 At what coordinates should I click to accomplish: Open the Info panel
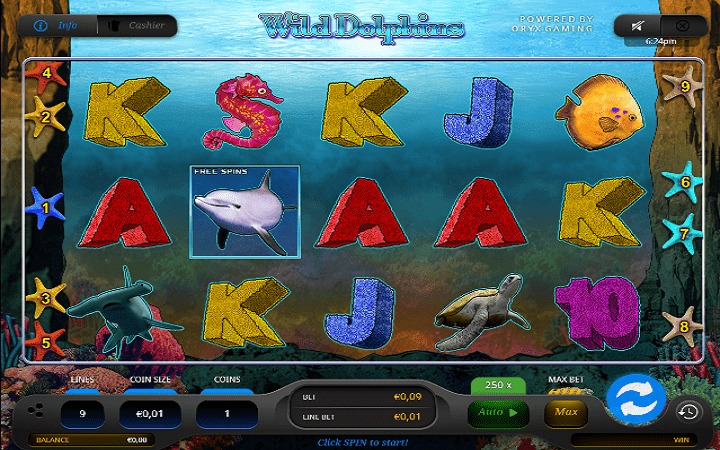(x=61, y=25)
